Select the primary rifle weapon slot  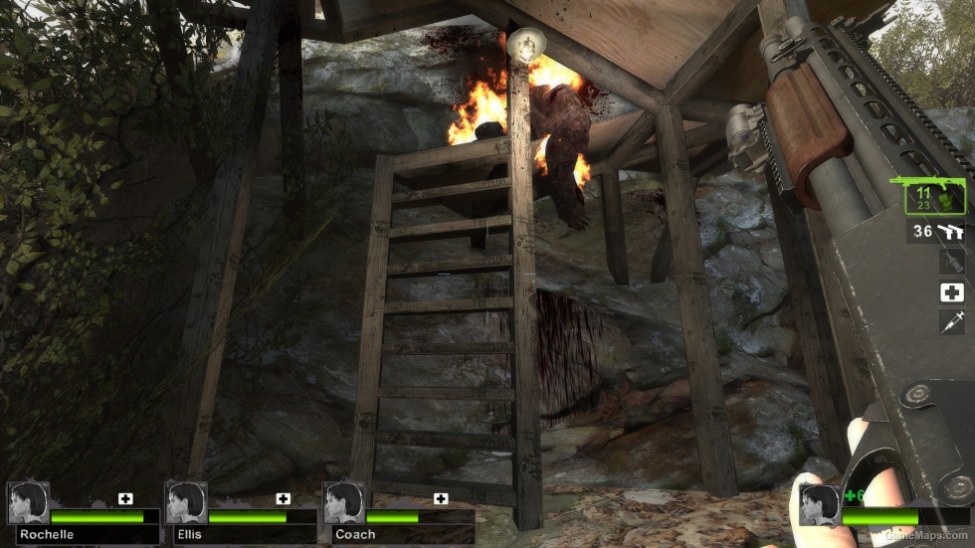coord(936,198)
